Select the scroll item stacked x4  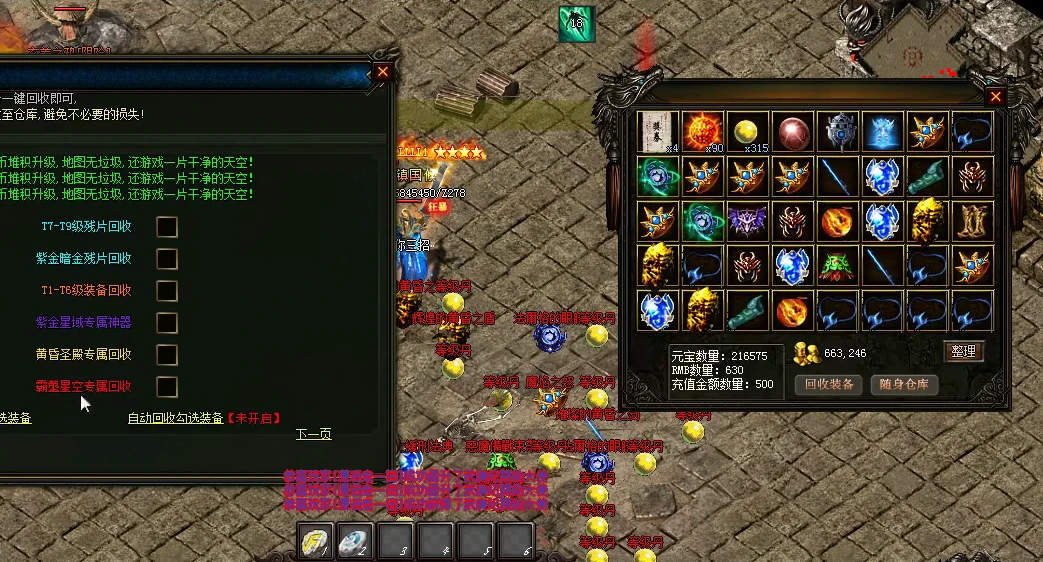click(x=659, y=132)
